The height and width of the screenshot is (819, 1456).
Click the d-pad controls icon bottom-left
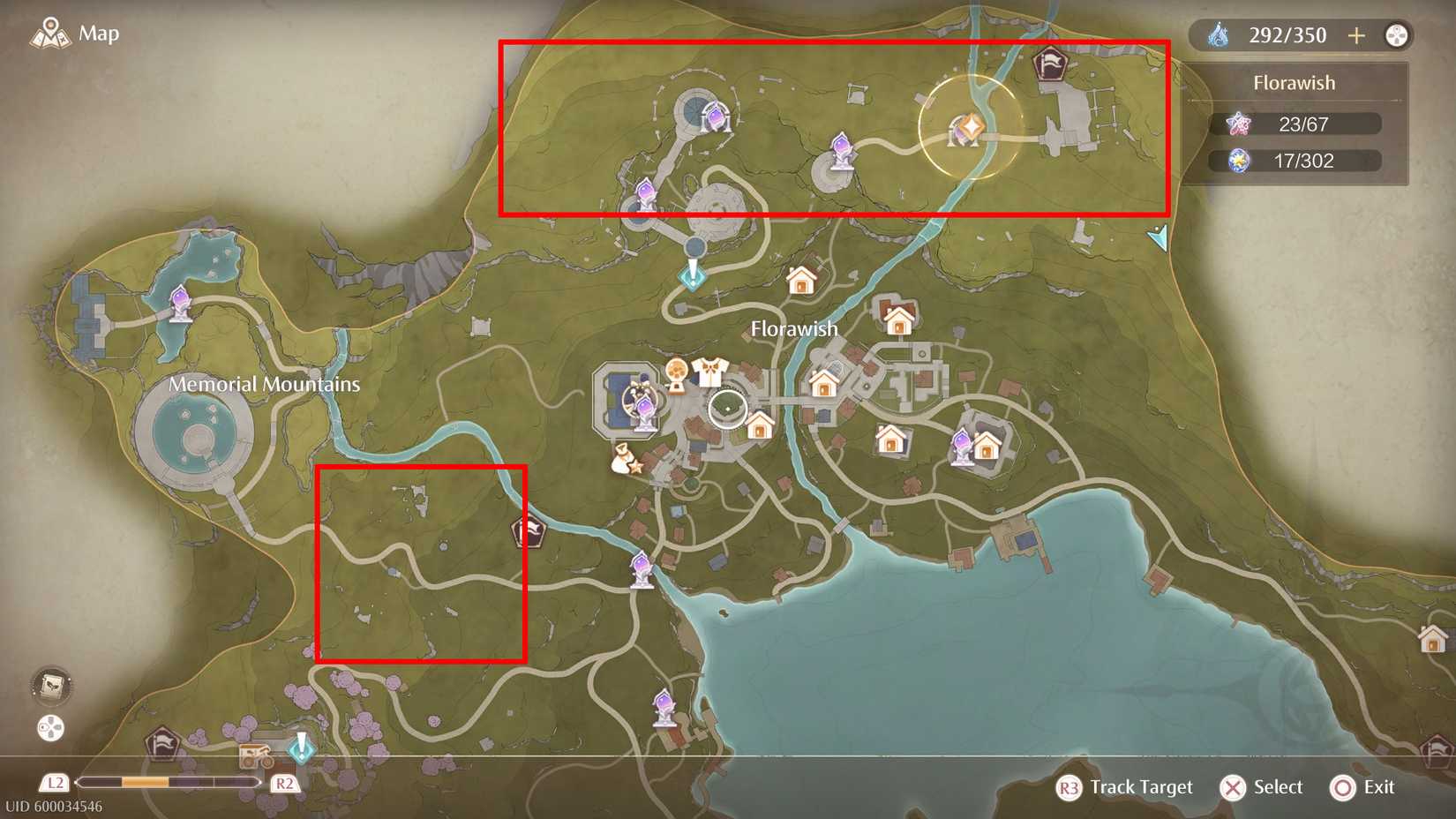pyautogui.click(x=50, y=729)
